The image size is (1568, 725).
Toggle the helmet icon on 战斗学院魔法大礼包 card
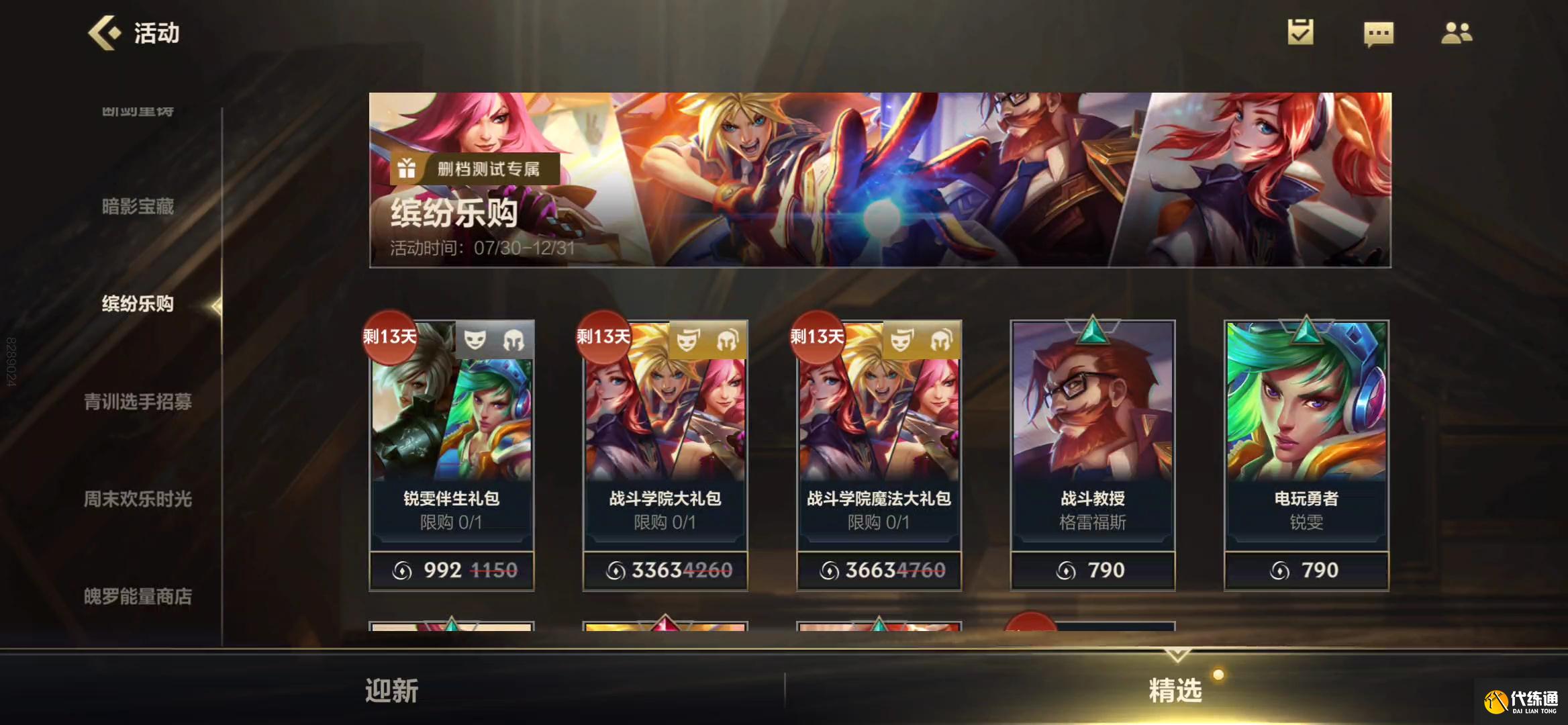tap(940, 340)
